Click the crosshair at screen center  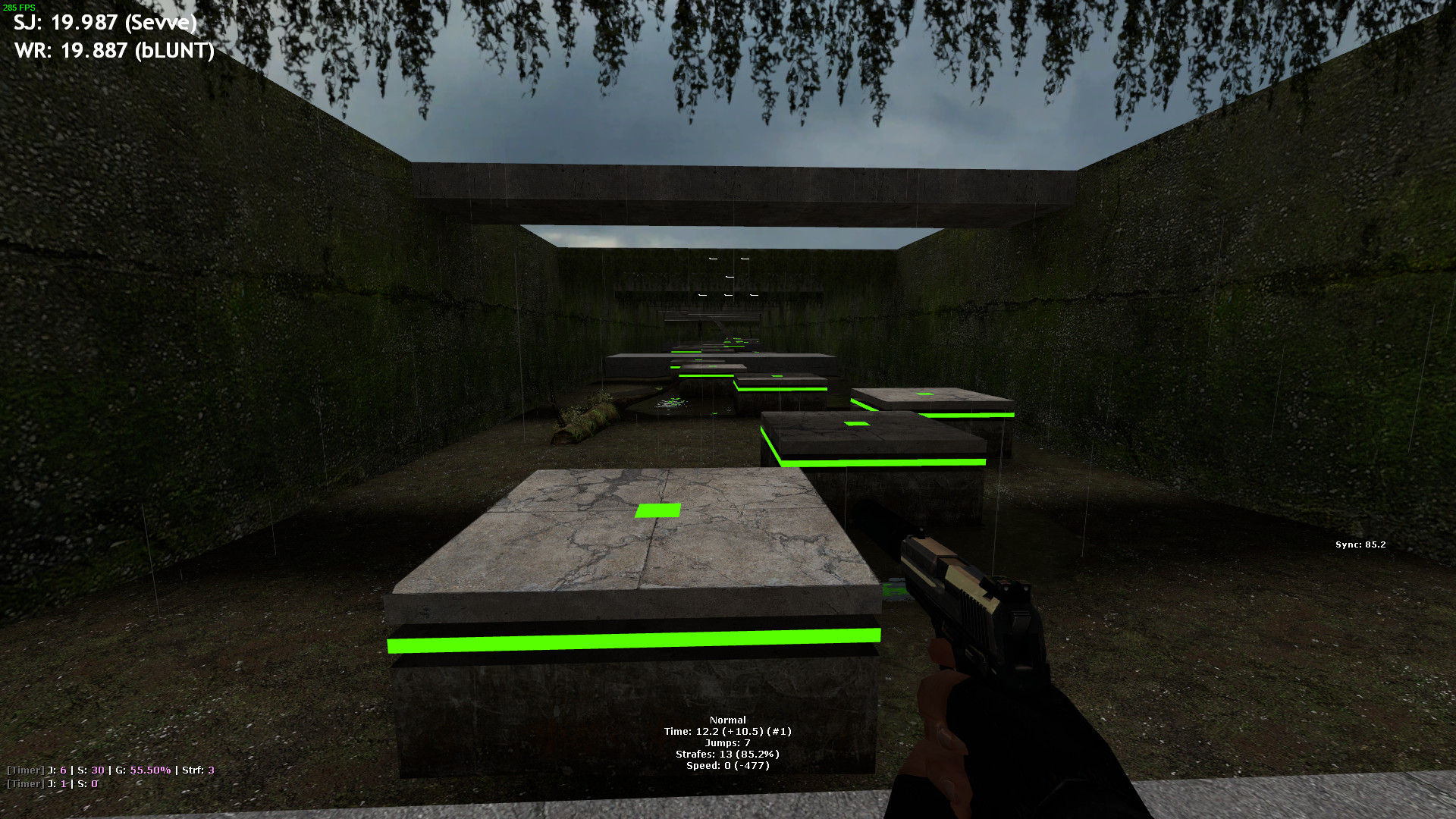click(x=728, y=409)
